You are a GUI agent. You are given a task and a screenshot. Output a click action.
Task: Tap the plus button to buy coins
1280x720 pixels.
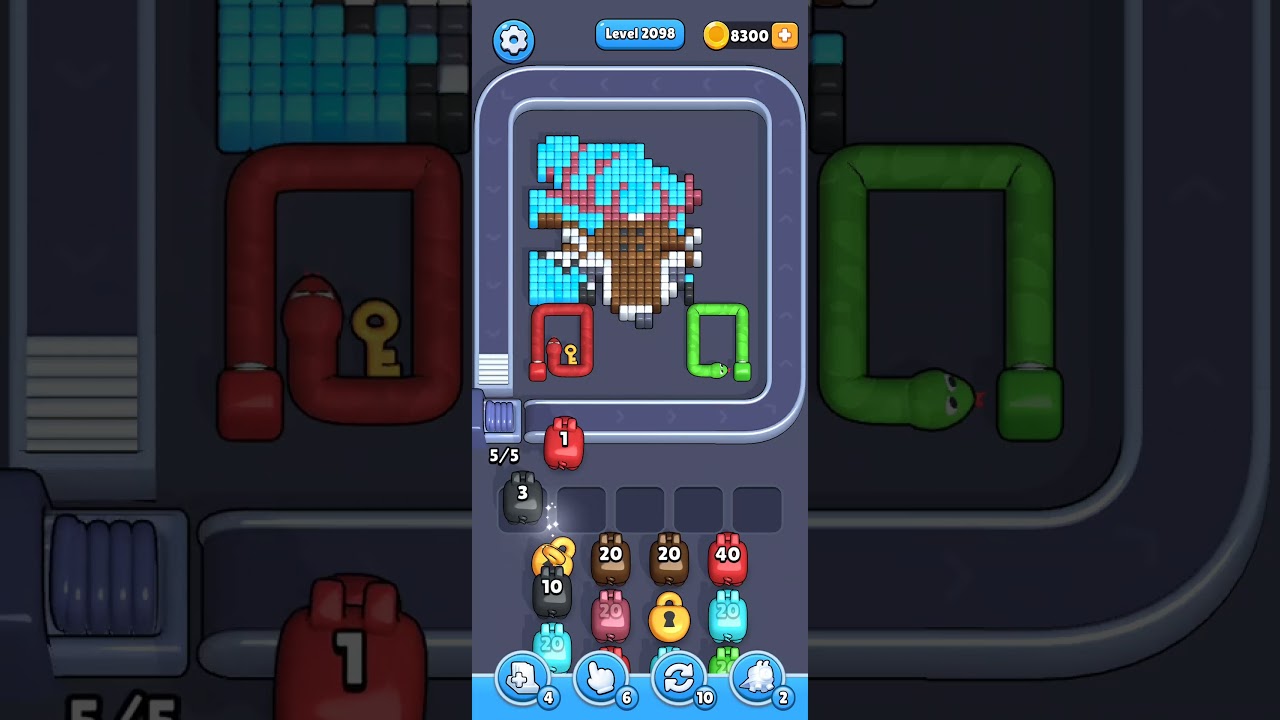(785, 35)
